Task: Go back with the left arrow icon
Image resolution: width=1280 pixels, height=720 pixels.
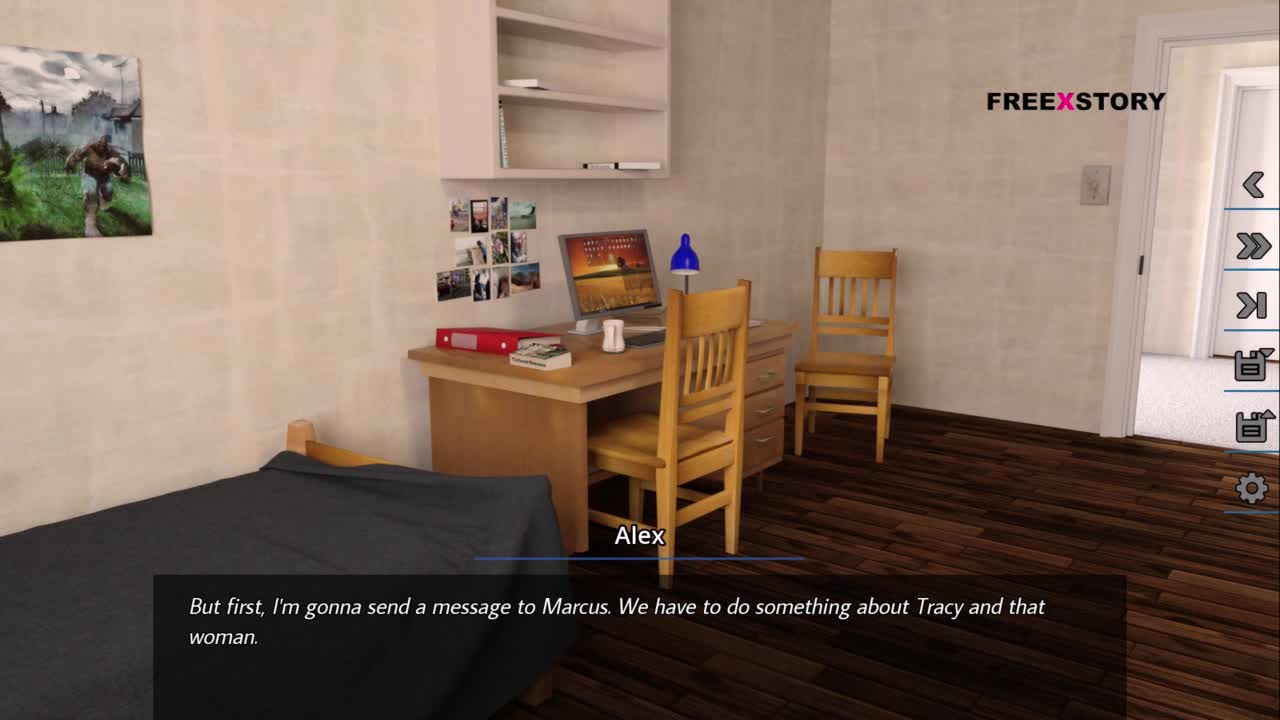Action: [1252, 184]
